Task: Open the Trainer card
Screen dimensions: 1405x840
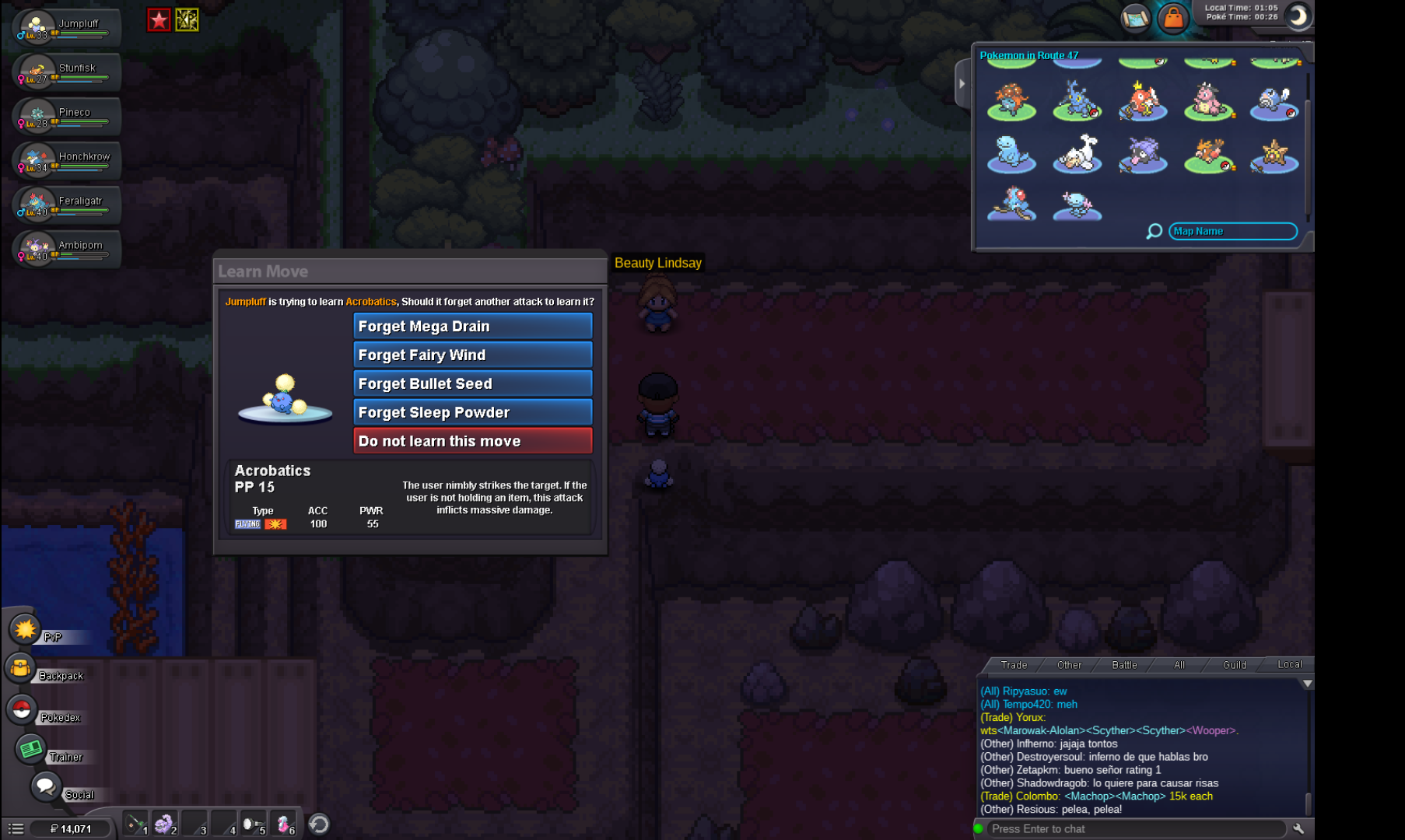Action: point(31,749)
